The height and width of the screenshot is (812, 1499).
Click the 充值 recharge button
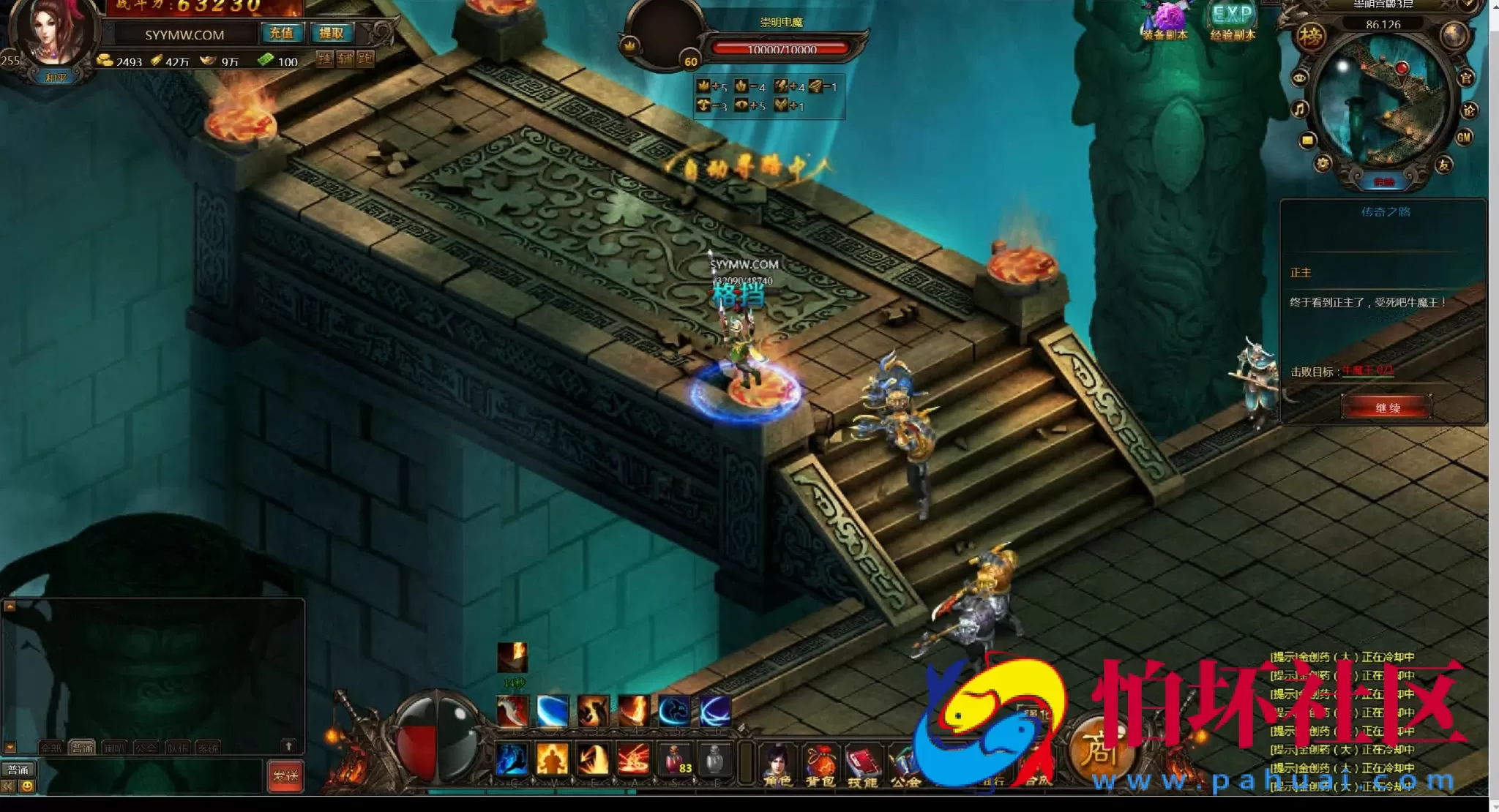click(281, 33)
